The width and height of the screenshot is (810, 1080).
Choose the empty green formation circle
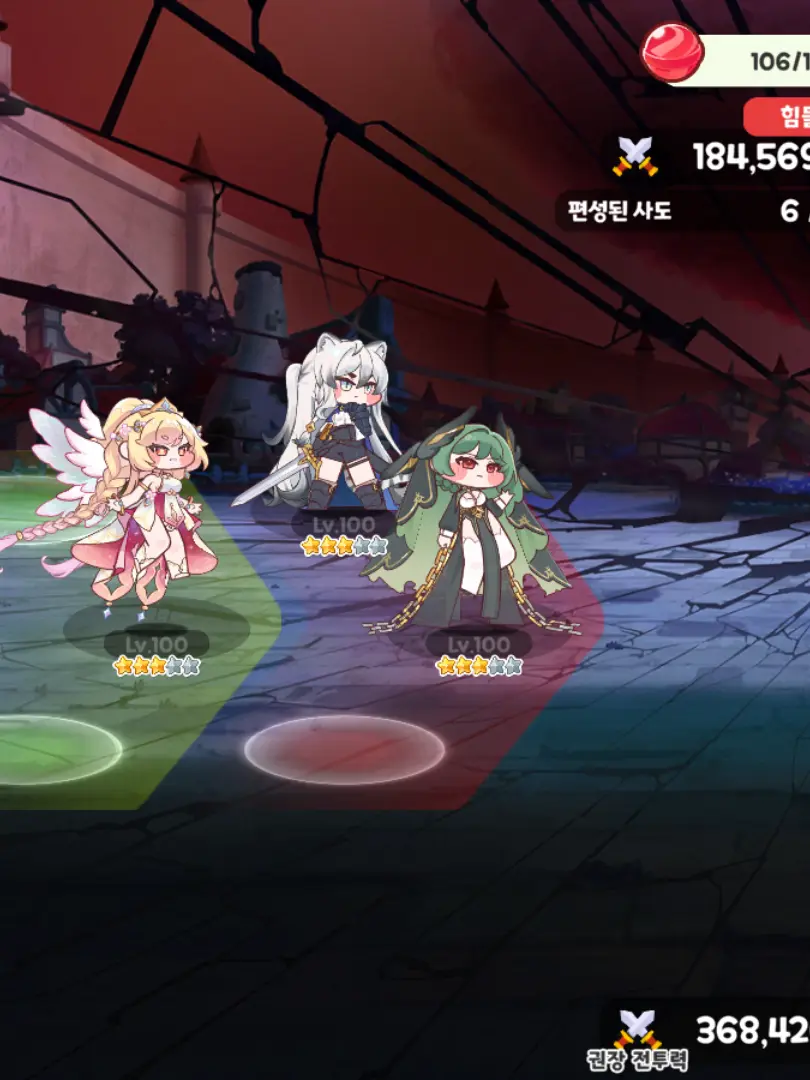(x=55, y=750)
